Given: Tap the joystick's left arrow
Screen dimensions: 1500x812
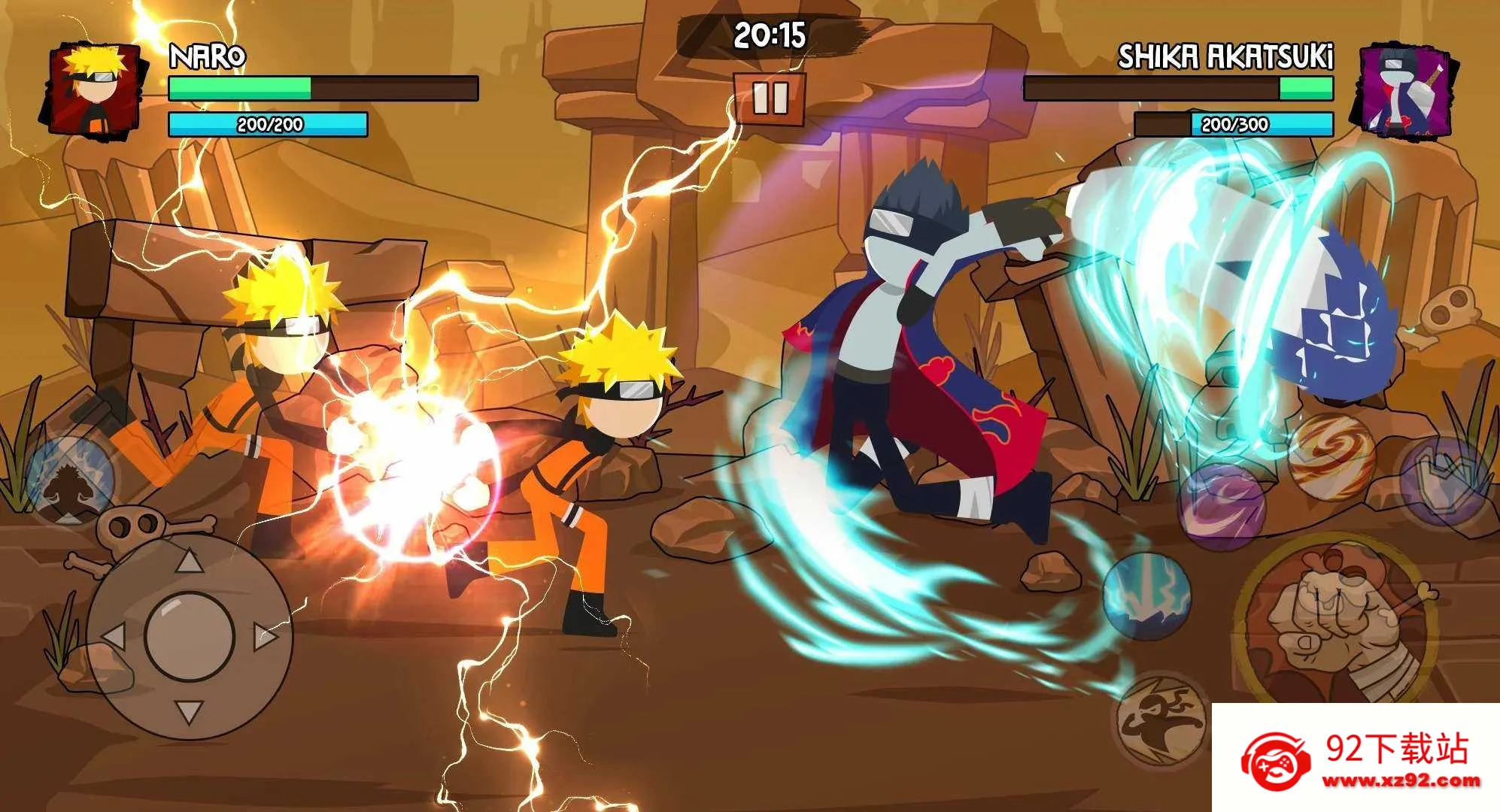Looking at the screenshot, I should 114,637.
